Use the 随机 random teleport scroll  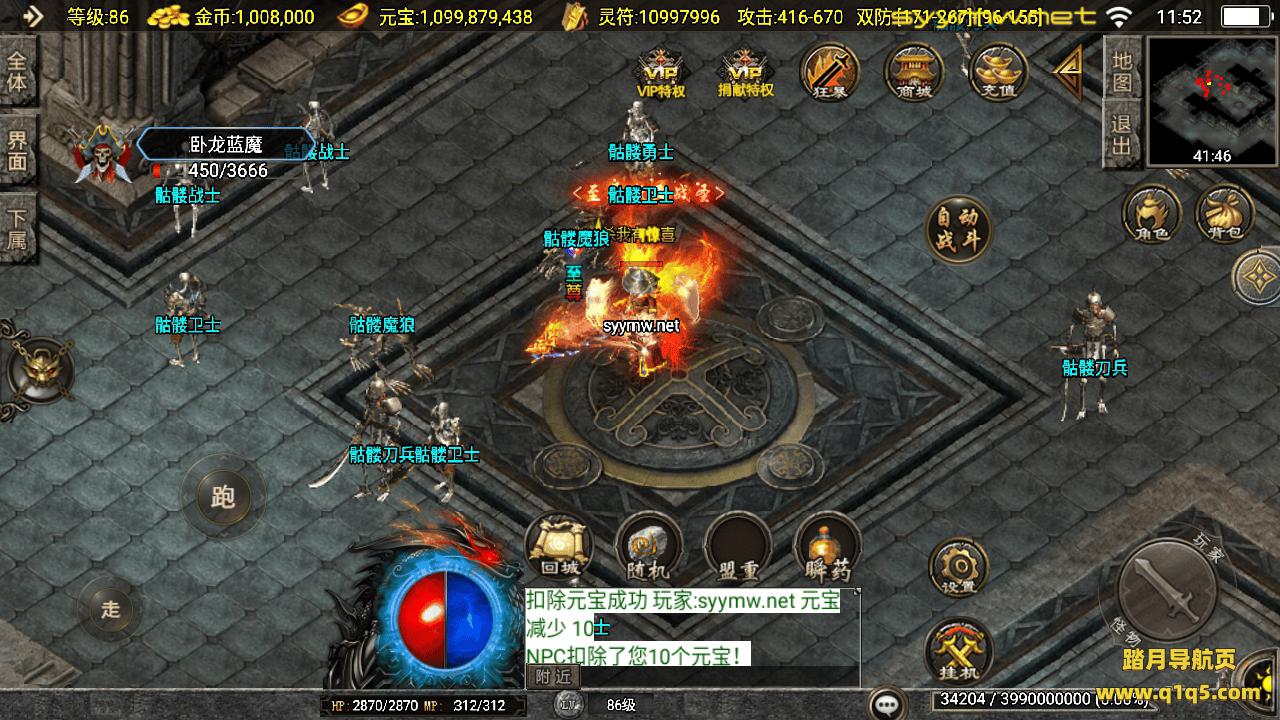pos(649,548)
